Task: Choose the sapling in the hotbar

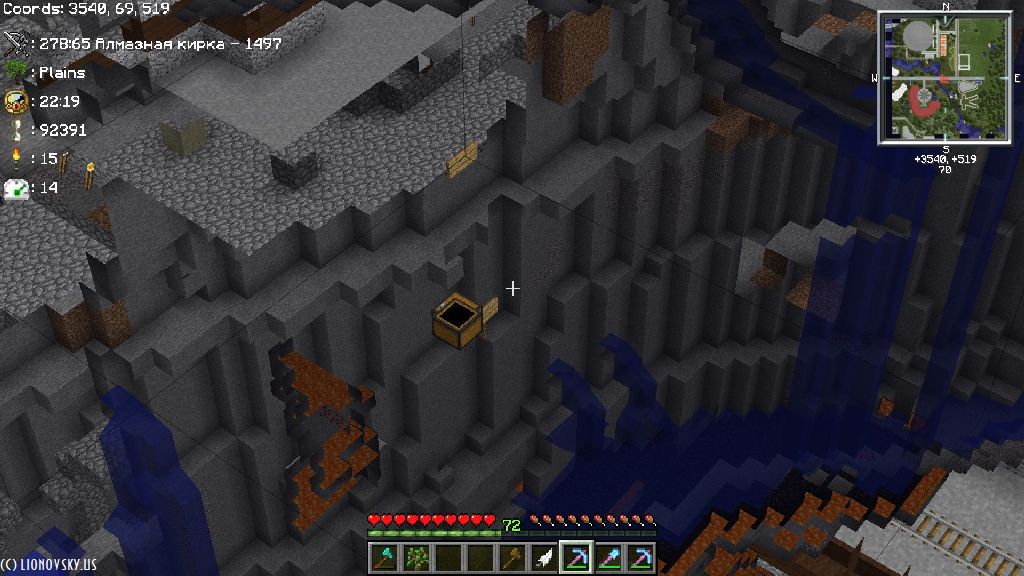Action: 416,557
